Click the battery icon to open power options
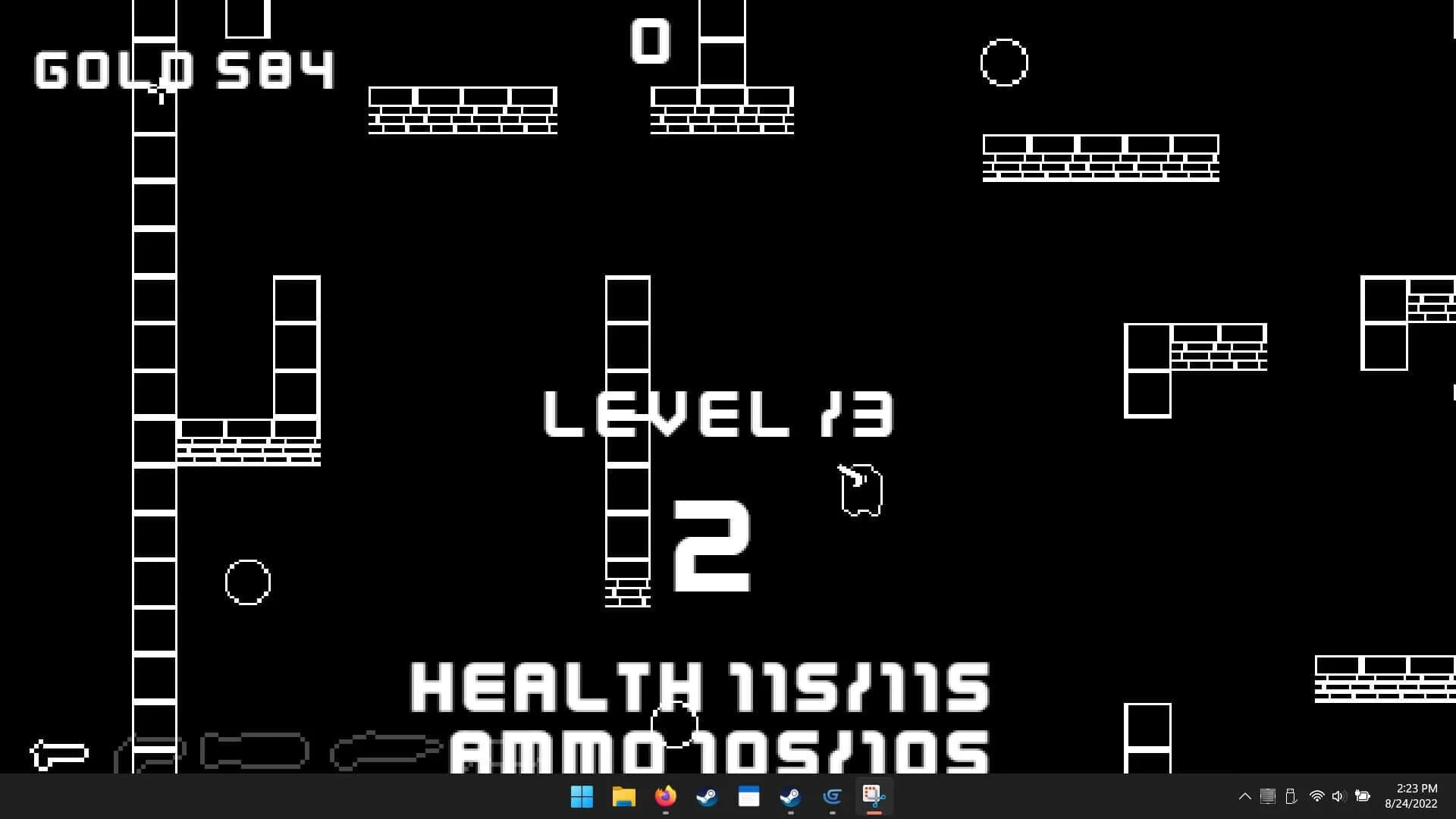The height and width of the screenshot is (819, 1456). pyautogui.click(x=1362, y=796)
